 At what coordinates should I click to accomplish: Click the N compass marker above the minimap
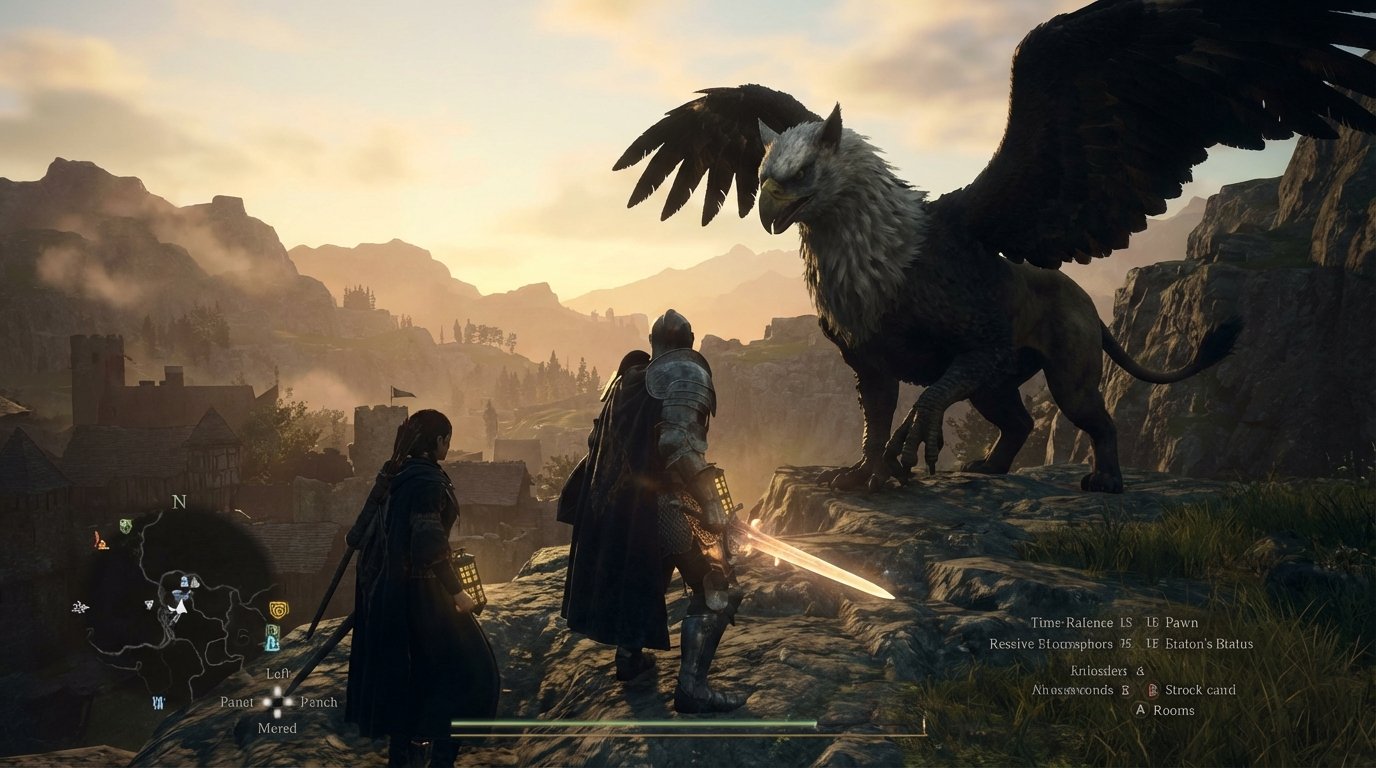coord(178,501)
